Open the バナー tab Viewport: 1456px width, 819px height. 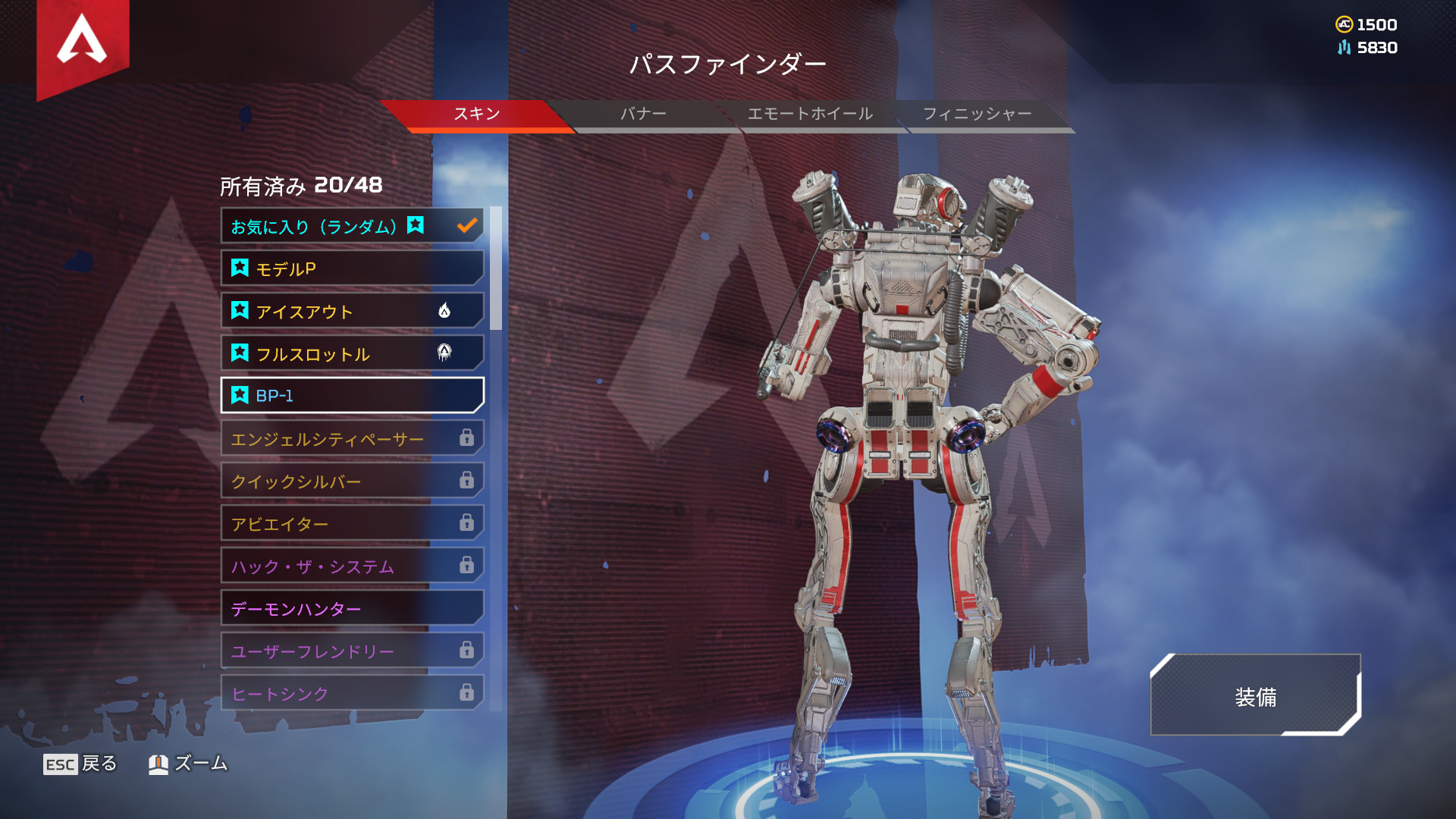pos(643,114)
